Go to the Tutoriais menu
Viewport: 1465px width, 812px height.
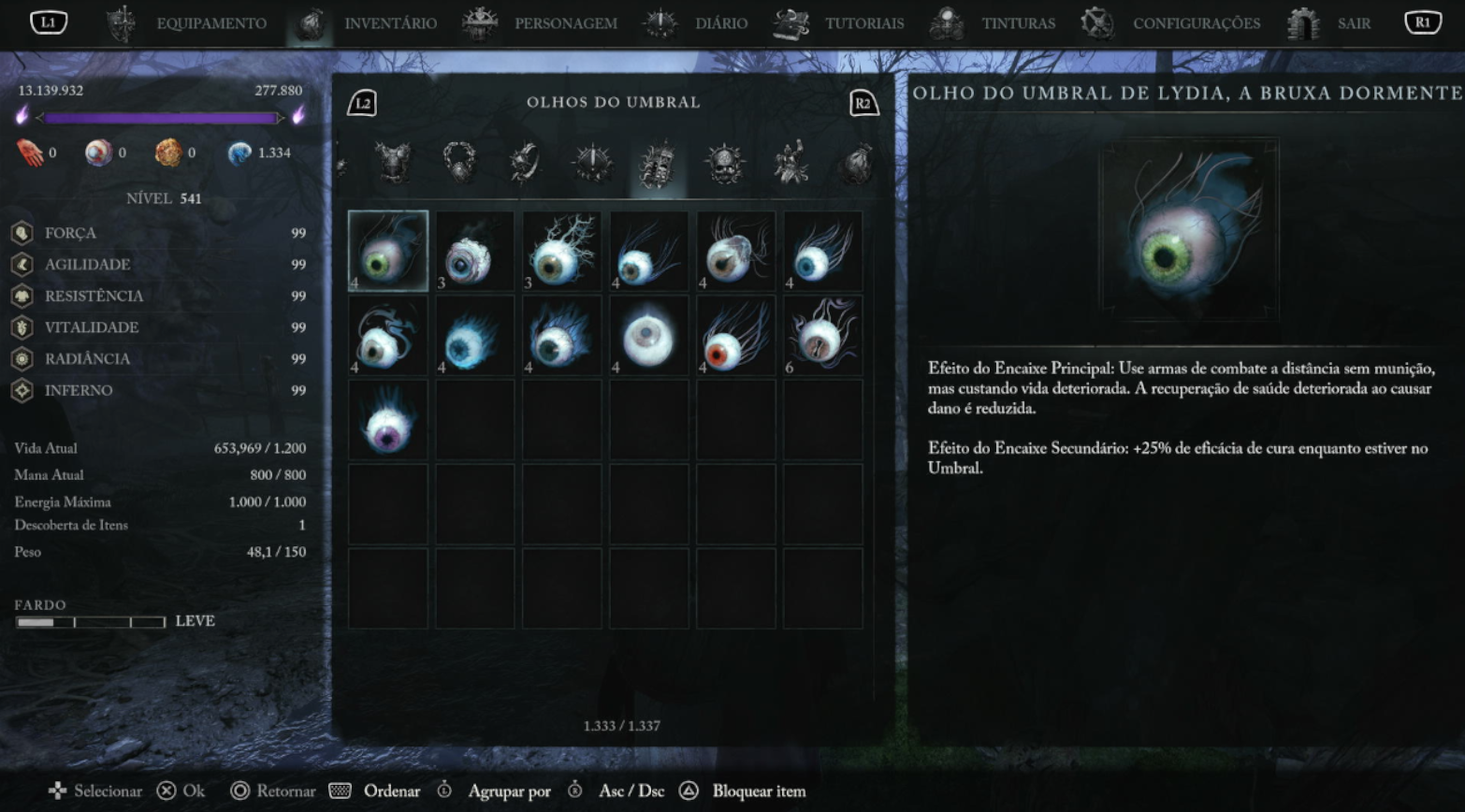[863, 23]
